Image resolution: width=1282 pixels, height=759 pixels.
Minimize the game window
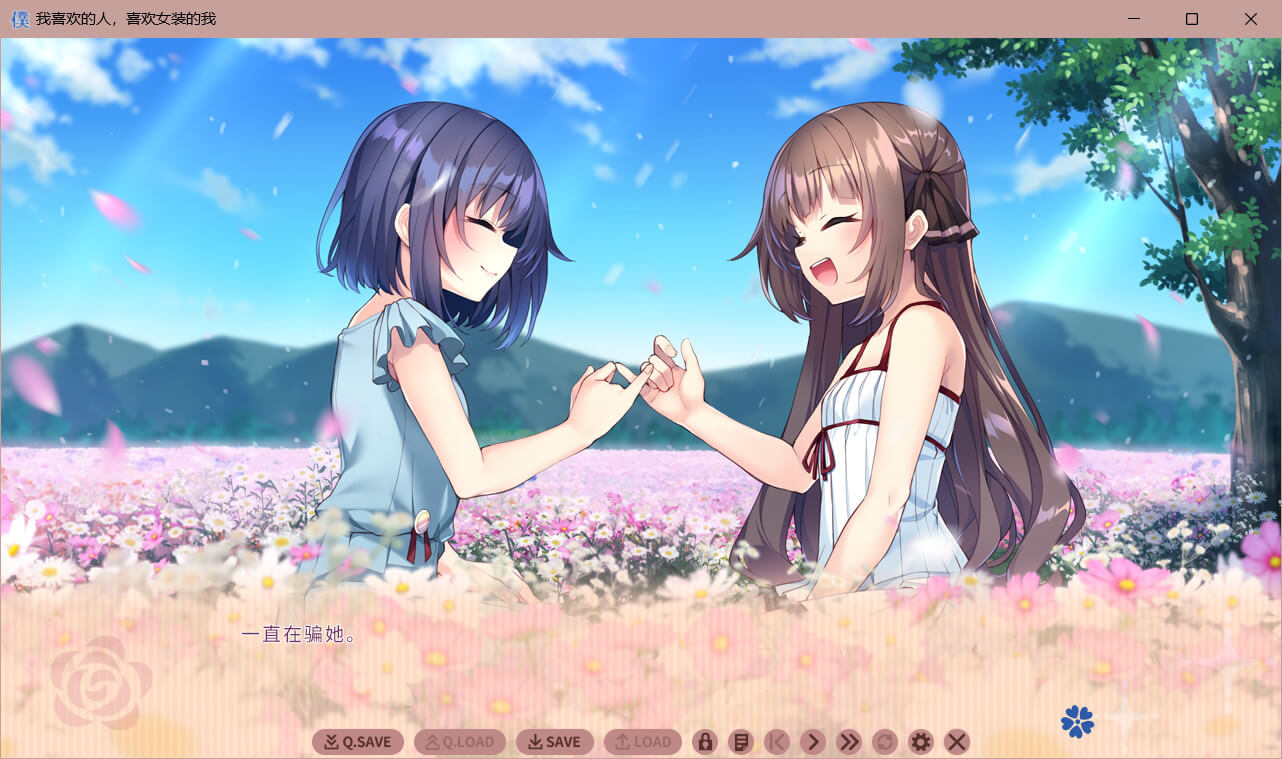point(1134,19)
